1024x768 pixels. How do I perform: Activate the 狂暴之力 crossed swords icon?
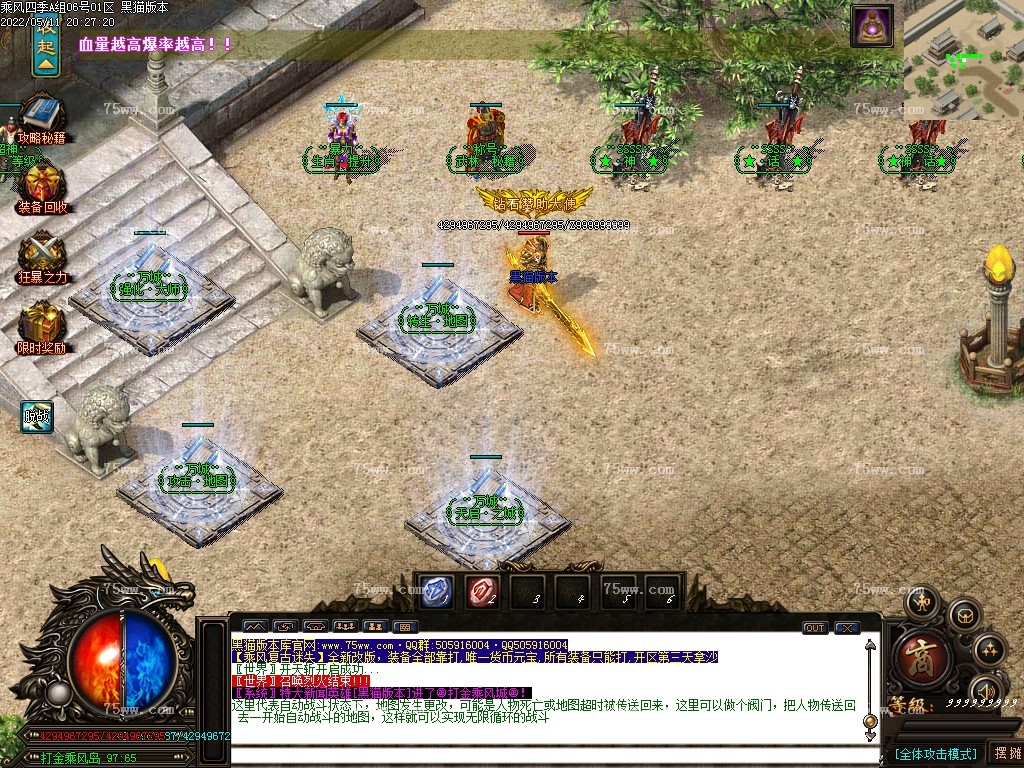[x=42, y=255]
